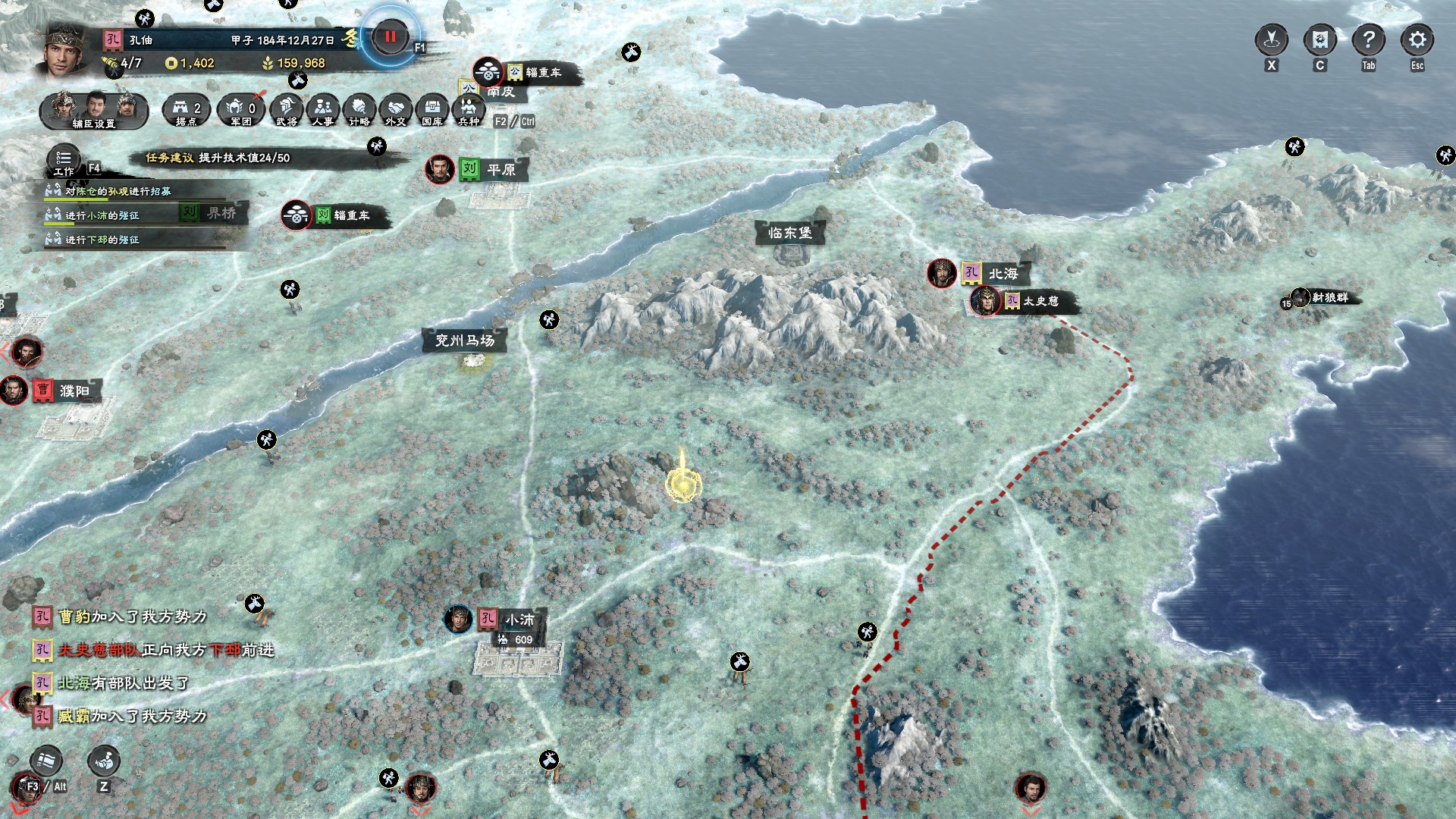Open the 人事 personnel menu
The height and width of the screenshot is (819, 1456).
coord(323,110)
